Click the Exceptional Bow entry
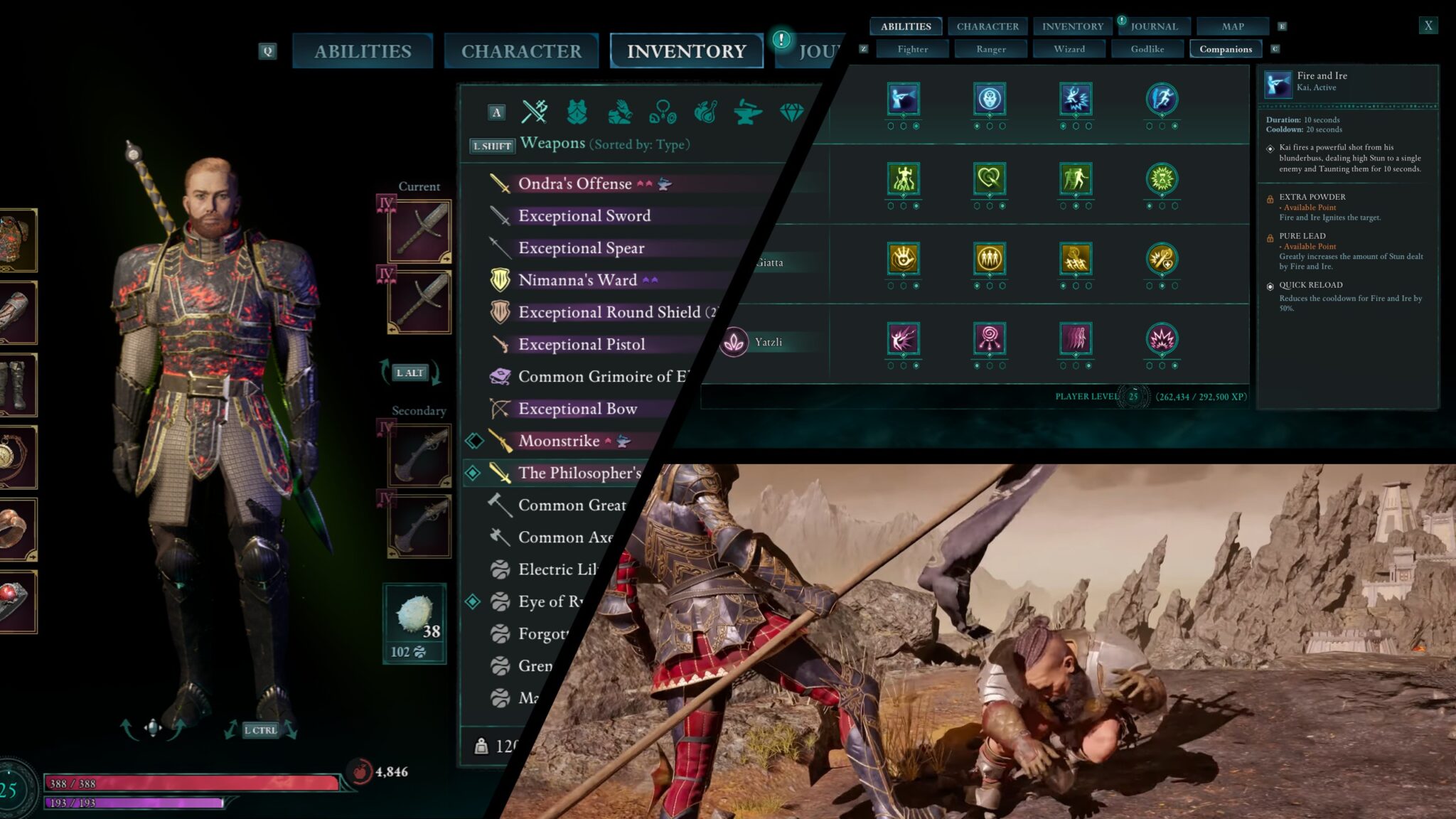The image size is (1456, 819). [x=577, y=409]
